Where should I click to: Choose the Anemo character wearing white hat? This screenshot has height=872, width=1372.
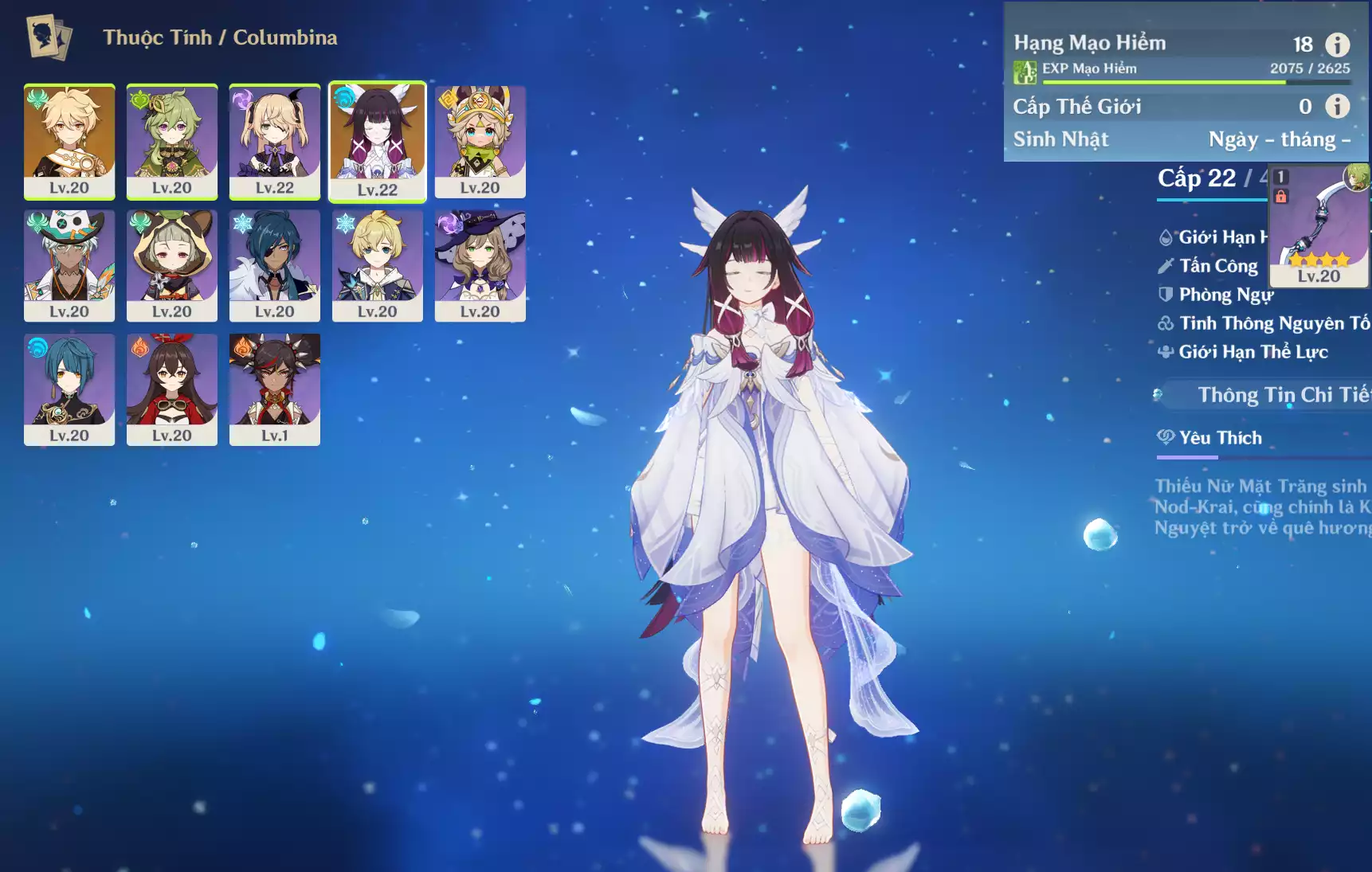pos(69,265)
